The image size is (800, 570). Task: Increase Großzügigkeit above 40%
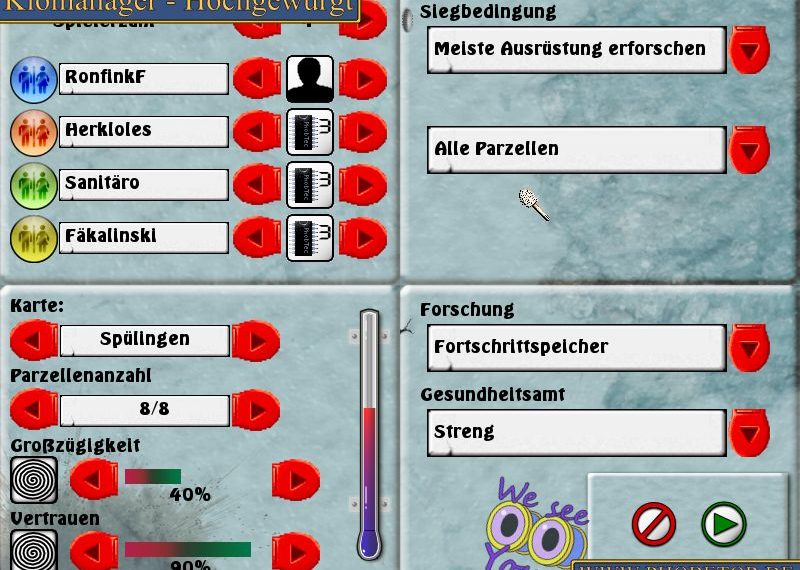[x=296, y=481]
